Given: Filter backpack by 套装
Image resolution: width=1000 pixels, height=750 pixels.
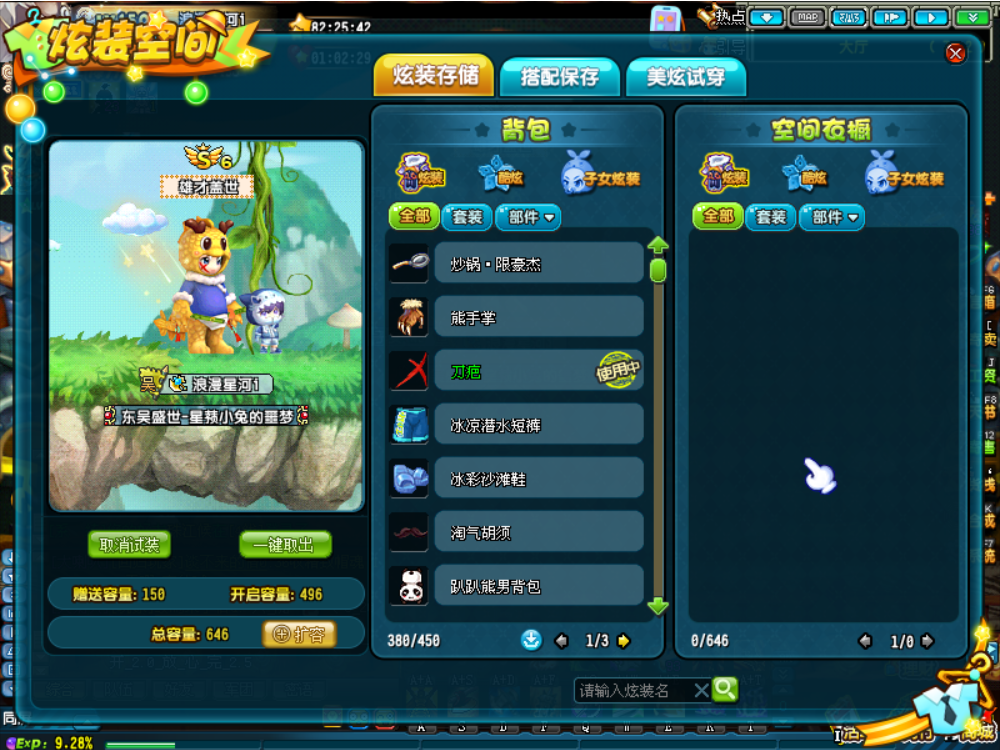Looking at the screenshot, I should point(467,217).
